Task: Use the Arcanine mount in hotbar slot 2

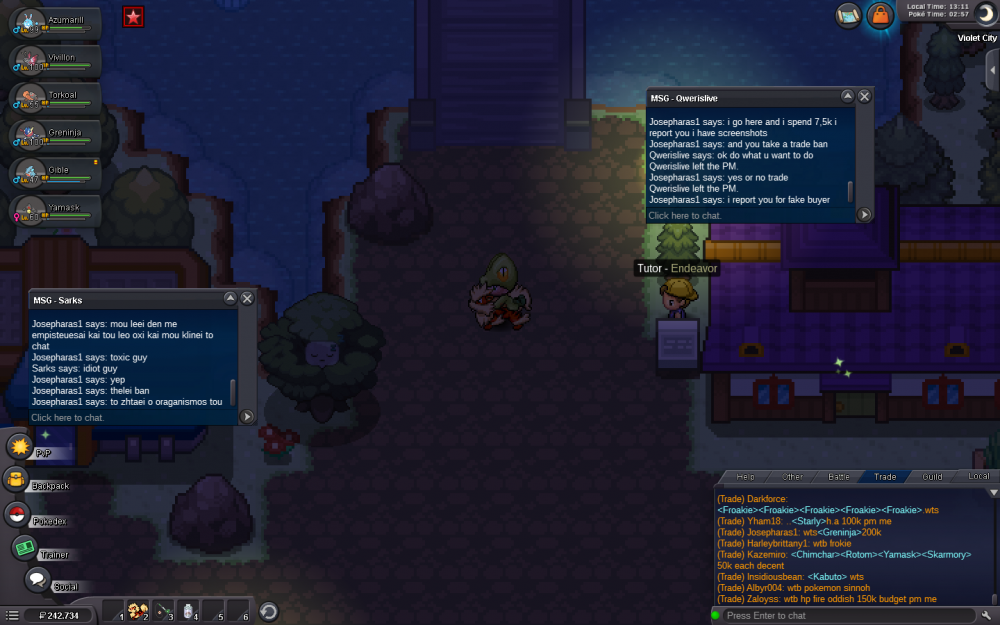Action: pos(138,611)
